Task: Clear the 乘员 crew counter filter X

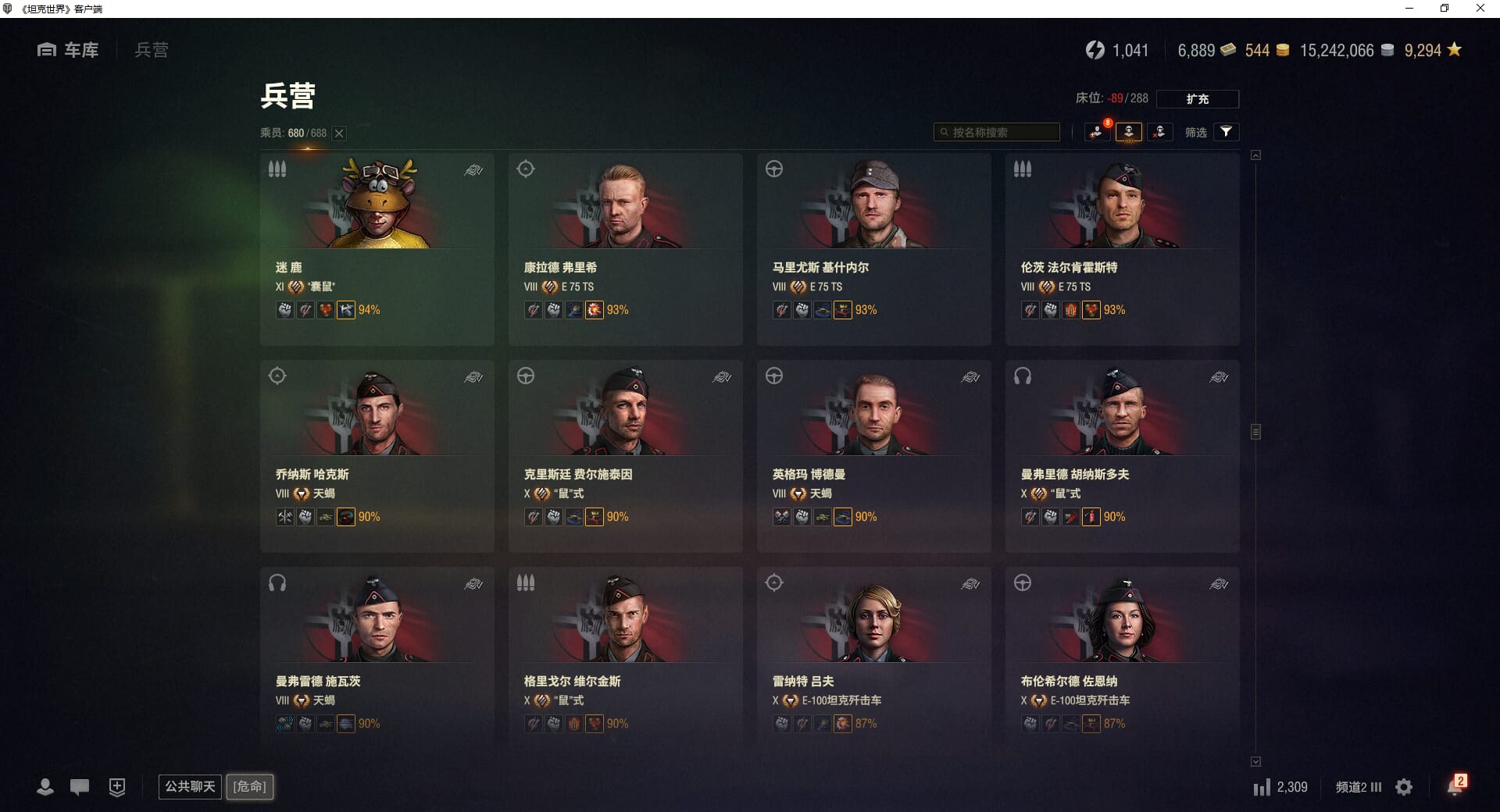Action: point(339,134)
